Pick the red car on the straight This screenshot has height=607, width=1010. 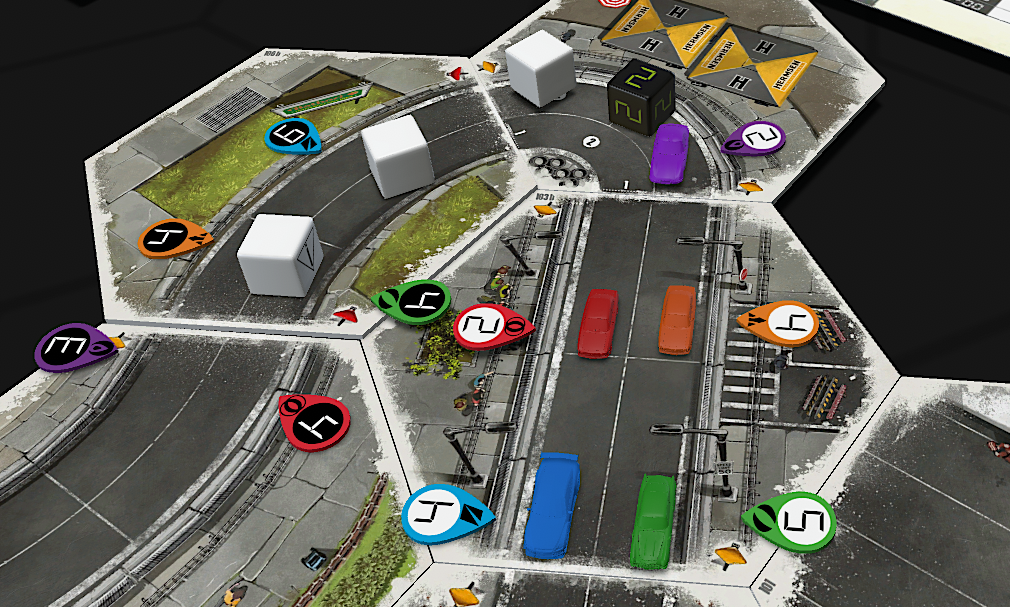(598, 322)
